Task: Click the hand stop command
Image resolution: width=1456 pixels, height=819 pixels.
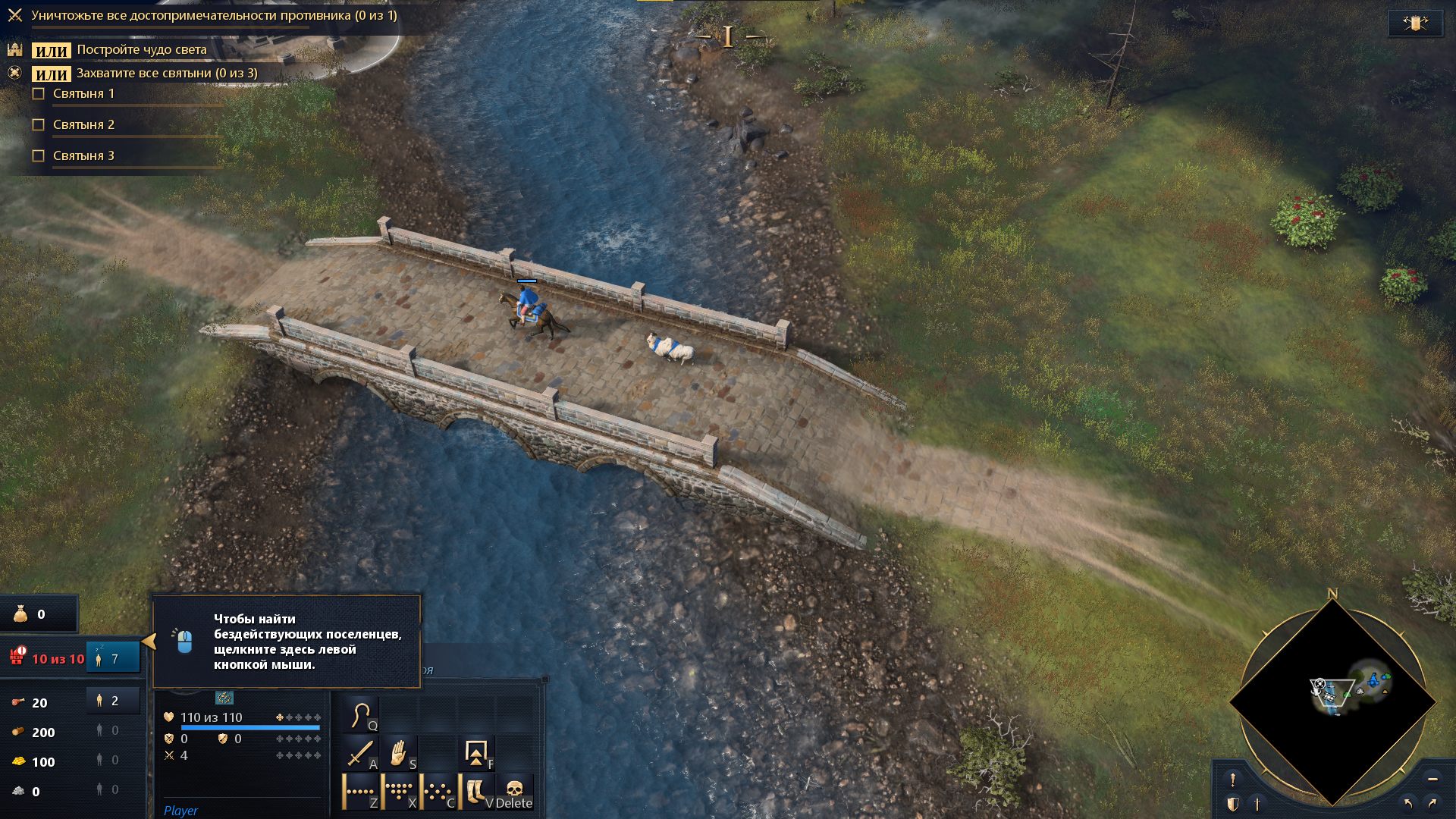Action: [x=399, y=754]
